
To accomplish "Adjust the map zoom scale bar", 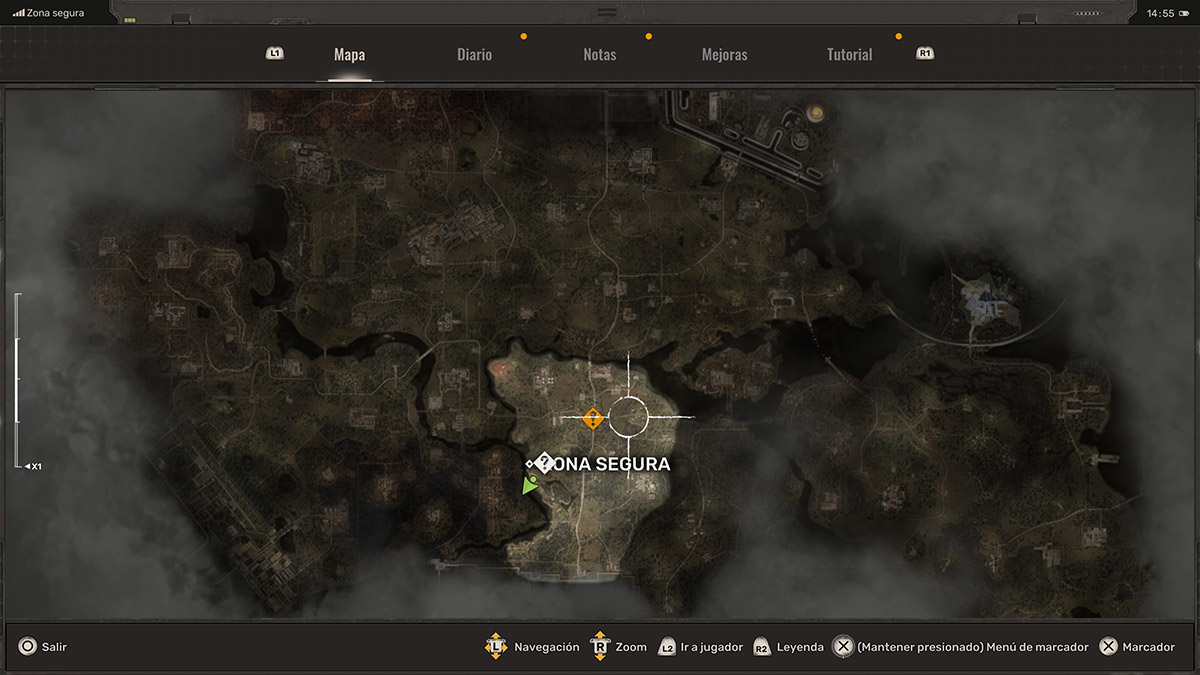I will 17,380.
